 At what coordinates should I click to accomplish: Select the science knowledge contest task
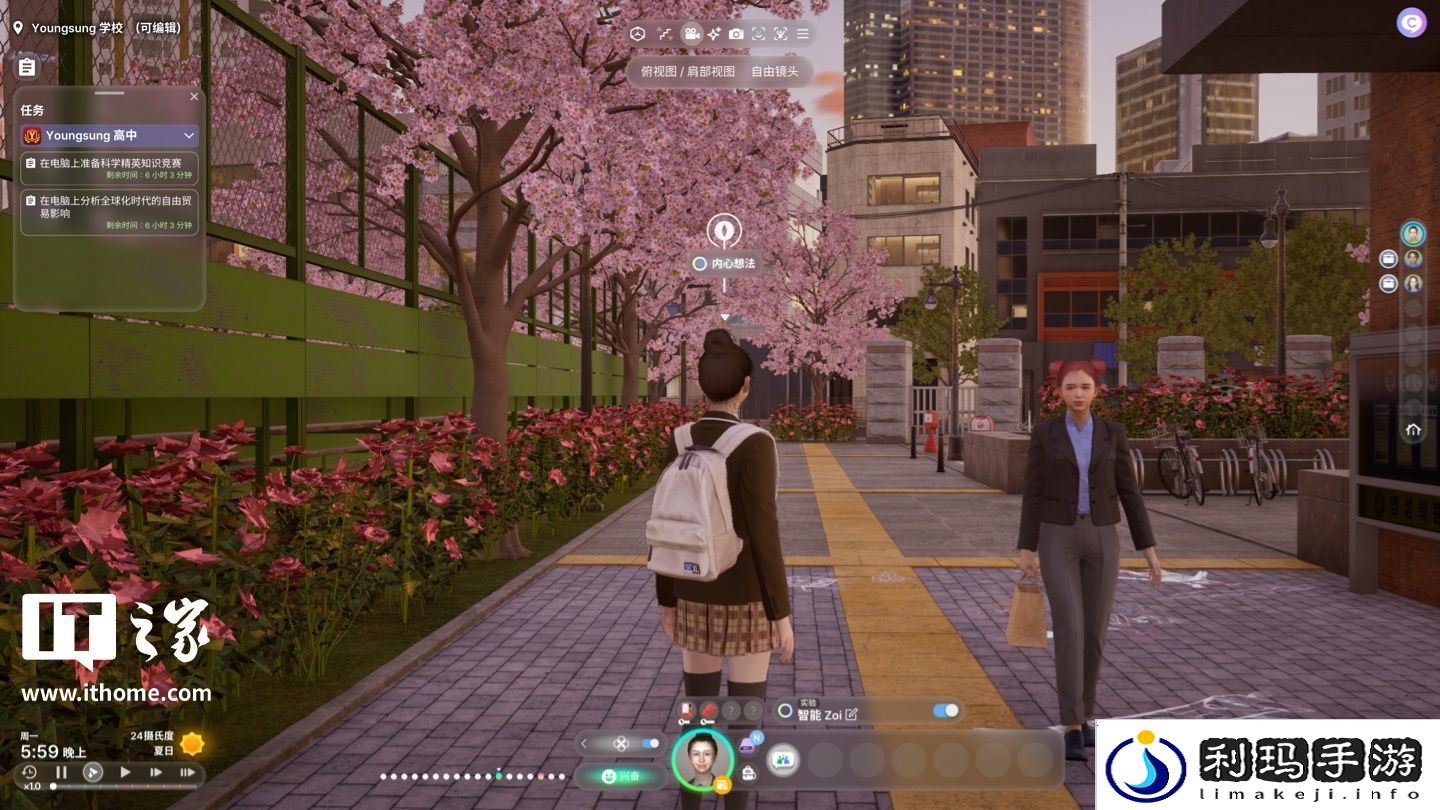point(110,168)
